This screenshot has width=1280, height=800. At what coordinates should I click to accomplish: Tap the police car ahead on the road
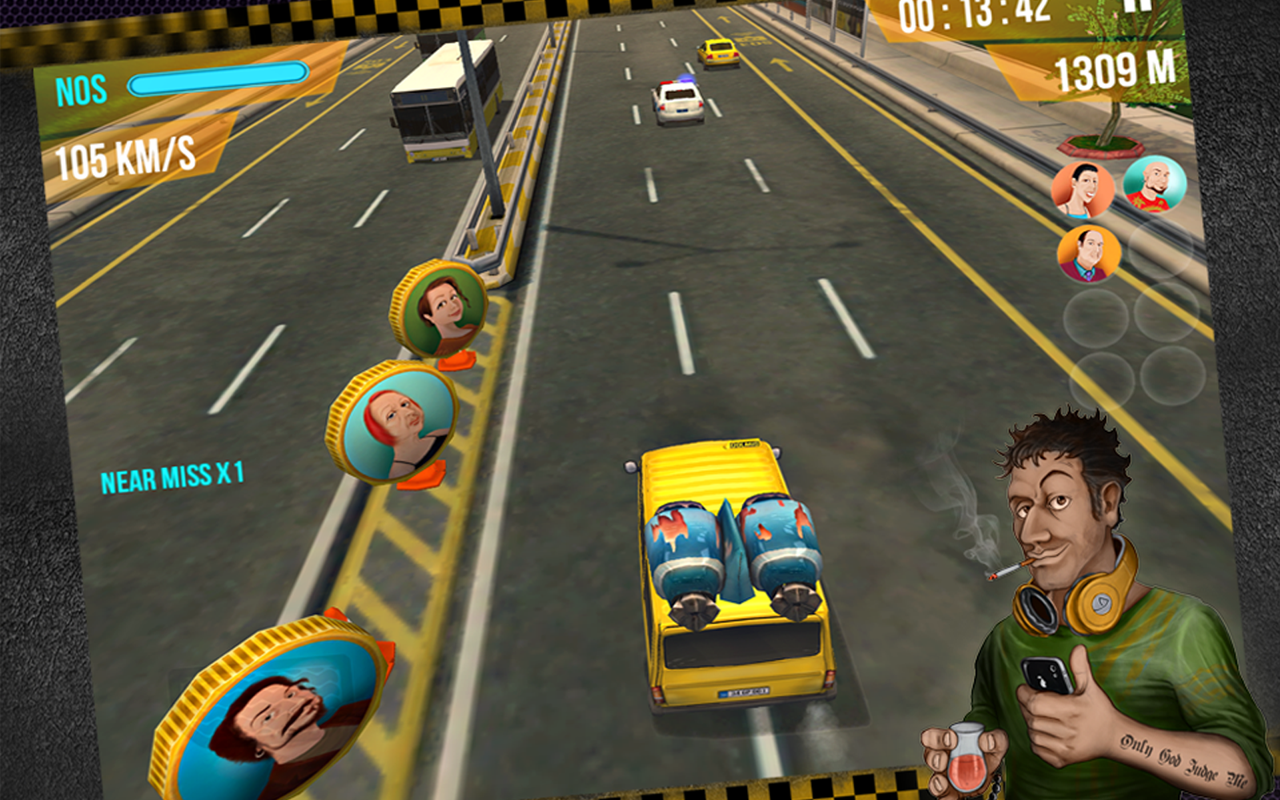coord(678,100)
